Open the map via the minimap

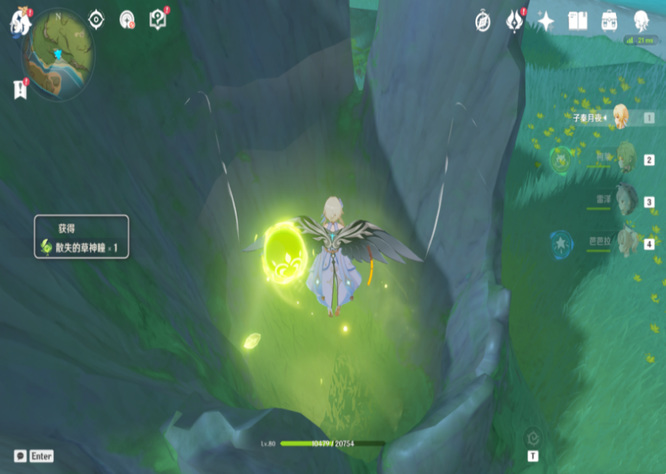pyautogui.click(x=59, y=57)
